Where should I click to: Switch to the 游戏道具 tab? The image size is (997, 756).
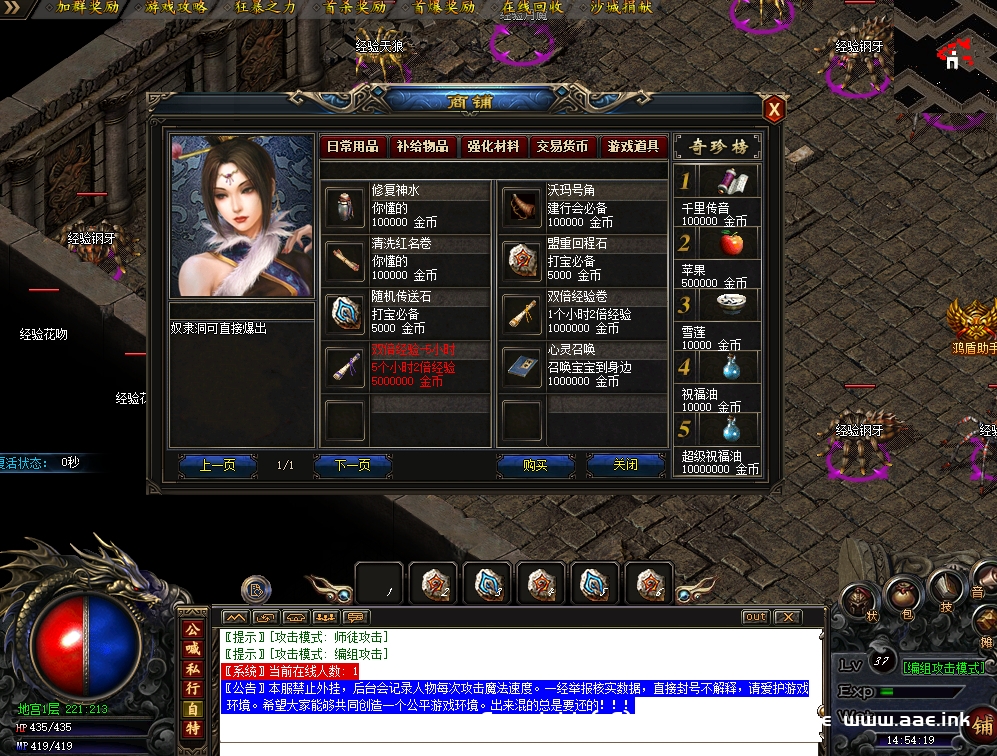click(x=633, y=146)
